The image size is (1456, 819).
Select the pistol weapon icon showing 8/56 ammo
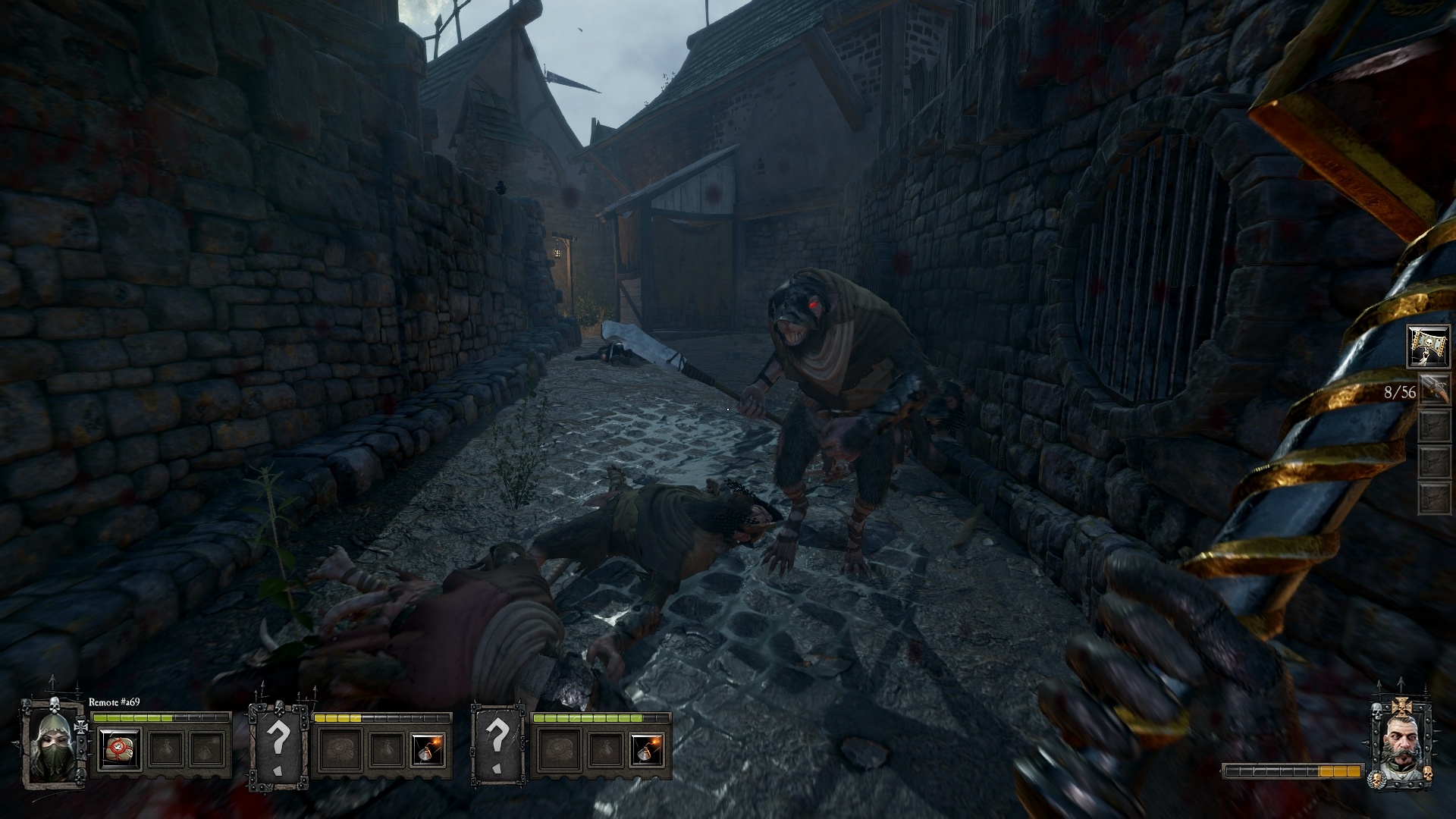1435,388
